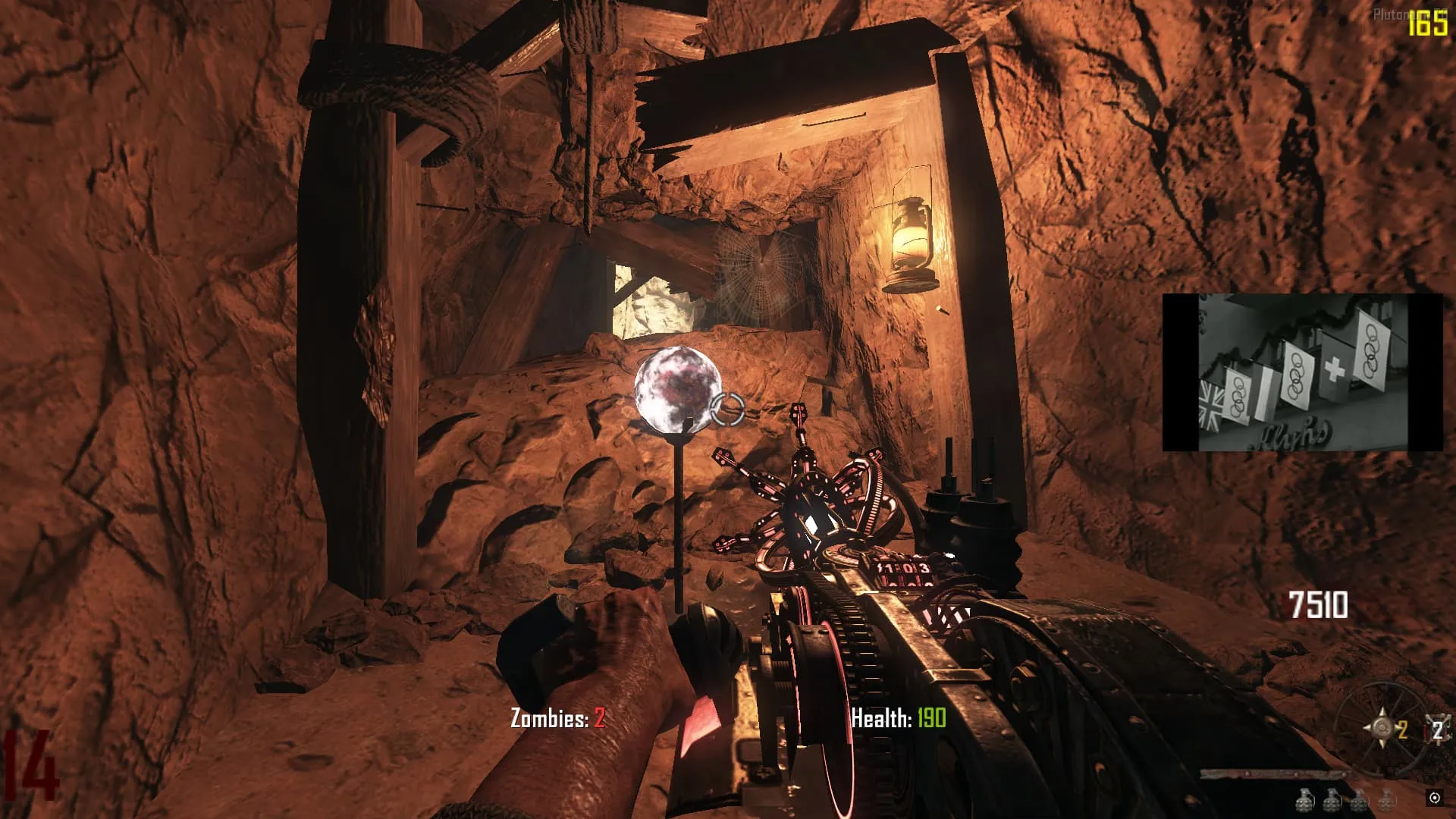Click the circular overlay icon in the corner
Screen dimensions: 1456x819
(1434, 798)
